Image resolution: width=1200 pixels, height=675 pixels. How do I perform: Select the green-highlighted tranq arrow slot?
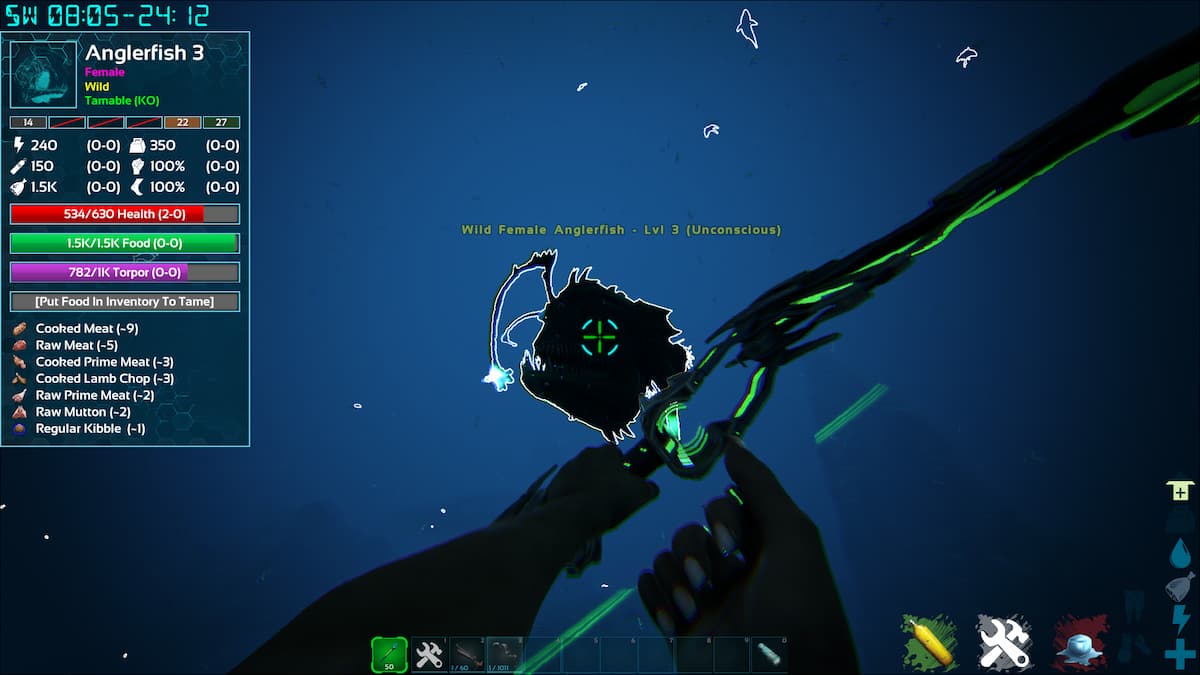(x=389, y=654)
